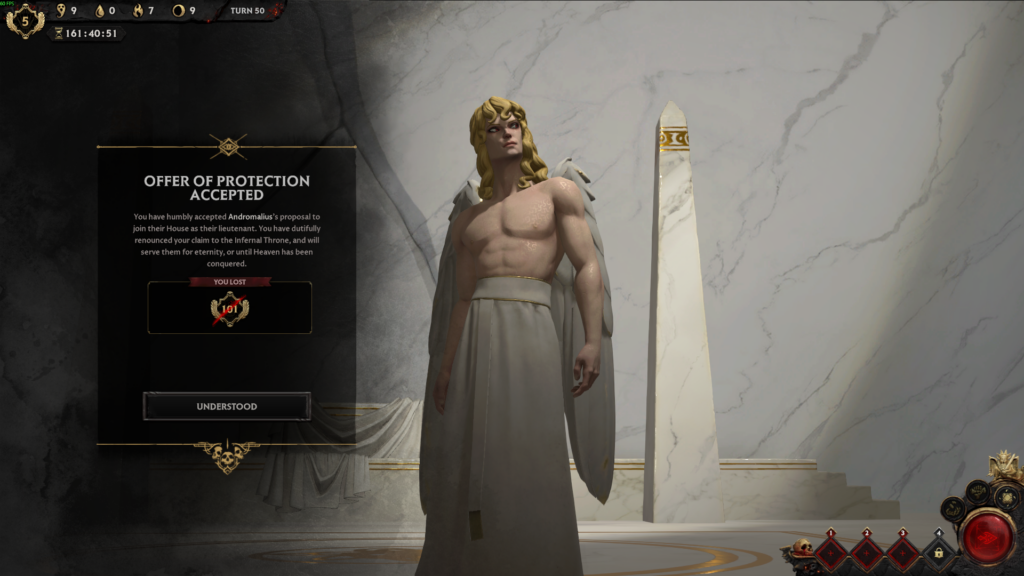The height and width of the screenshot is (576, 1024).
Task: Select the gold gargoyle figure above the orb
Action: 1003,466
